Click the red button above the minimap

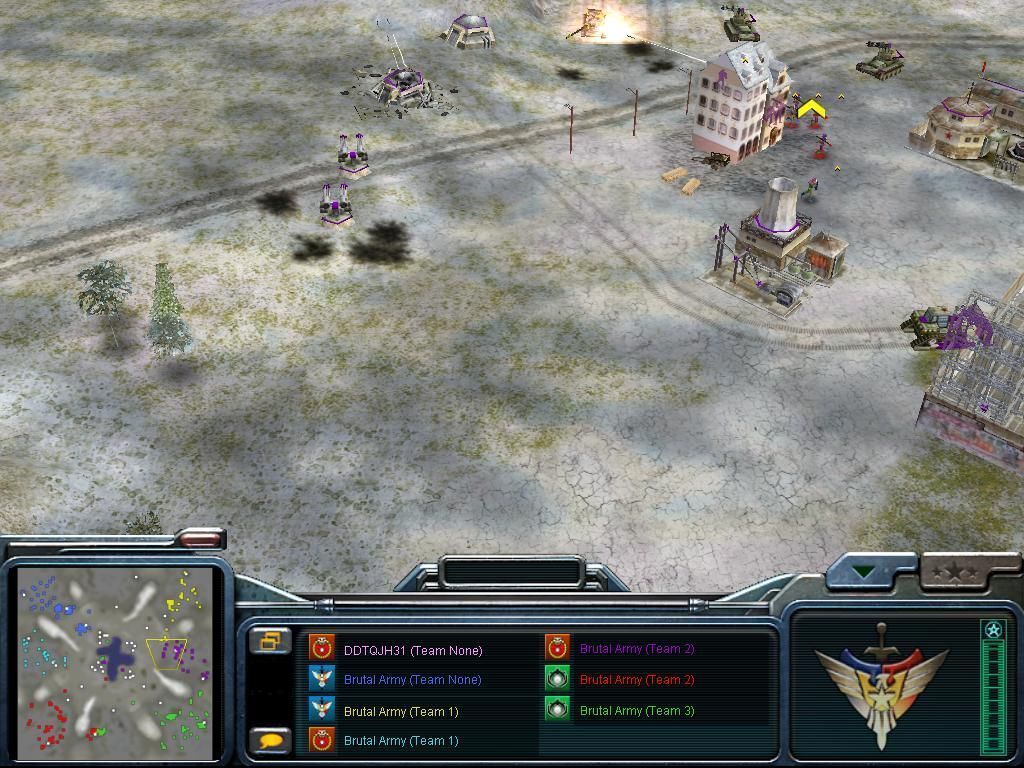tap(200, 540)
